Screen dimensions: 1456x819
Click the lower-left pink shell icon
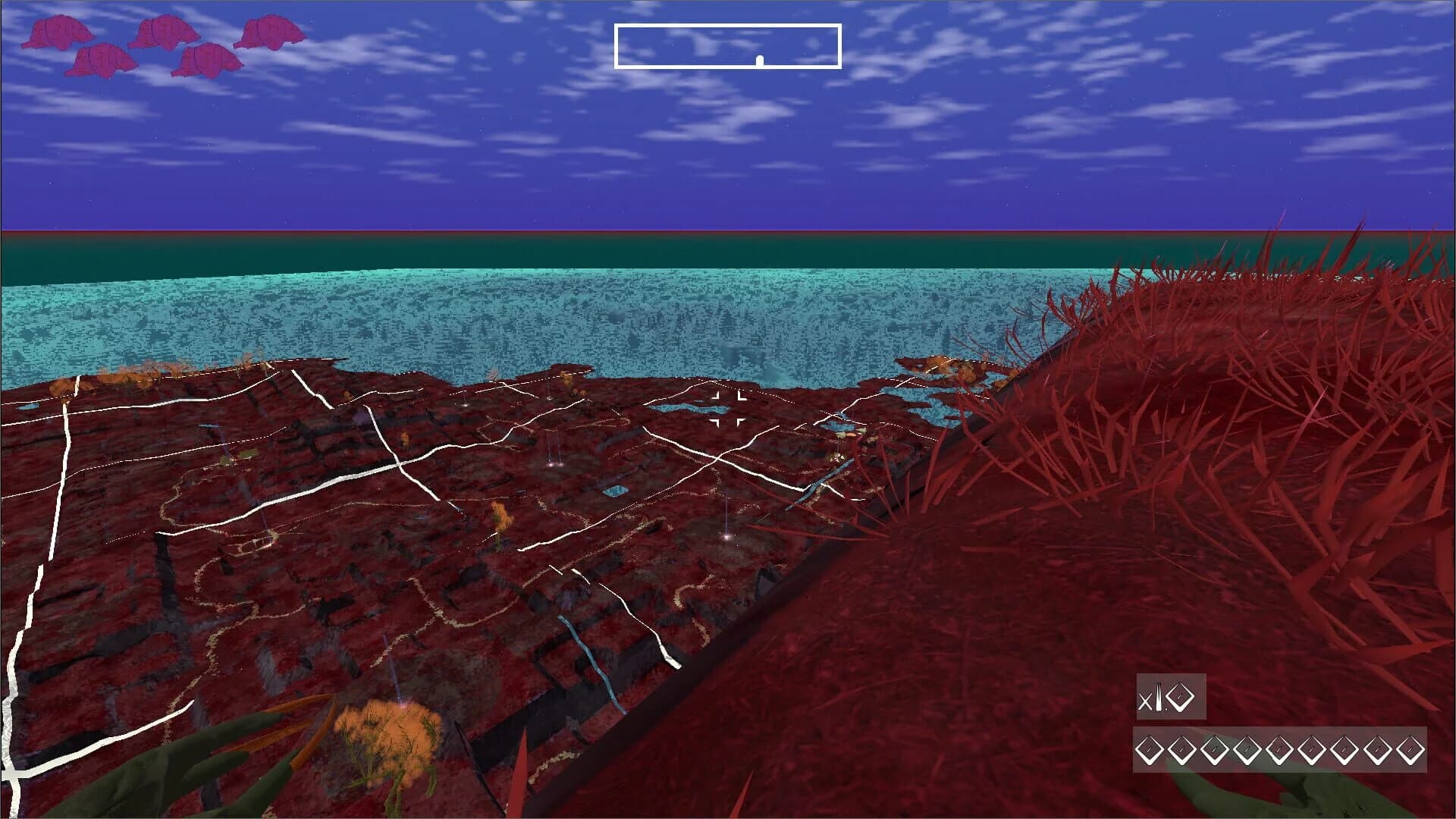point(104,61)
